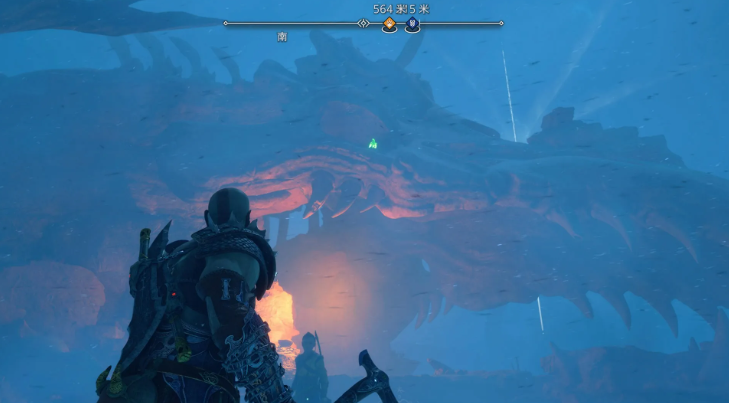The height and width of the screenshot is (403, 729).
Task: Select the blue marker on compass
Action: pyautogui.click(x=412, y=25)
